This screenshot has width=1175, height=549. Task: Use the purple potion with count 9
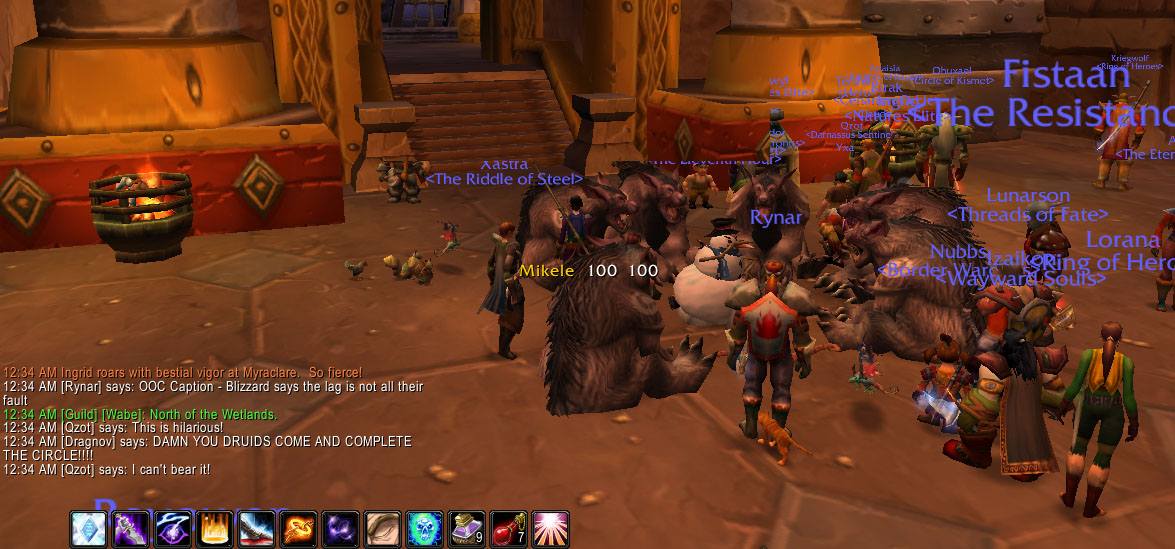[x=466, y=528]
